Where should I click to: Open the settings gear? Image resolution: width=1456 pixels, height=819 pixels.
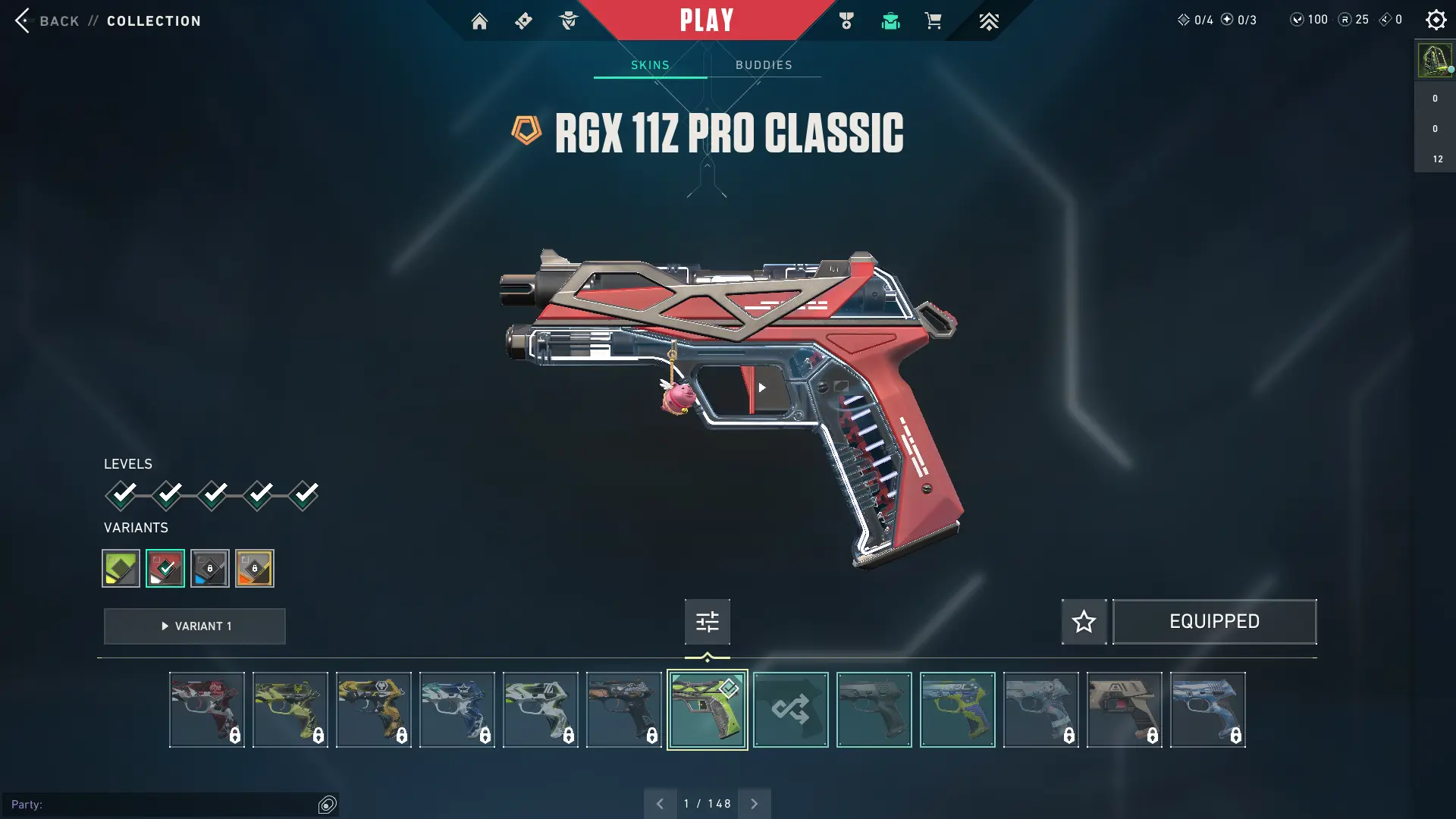click(x=1436, y=20)
